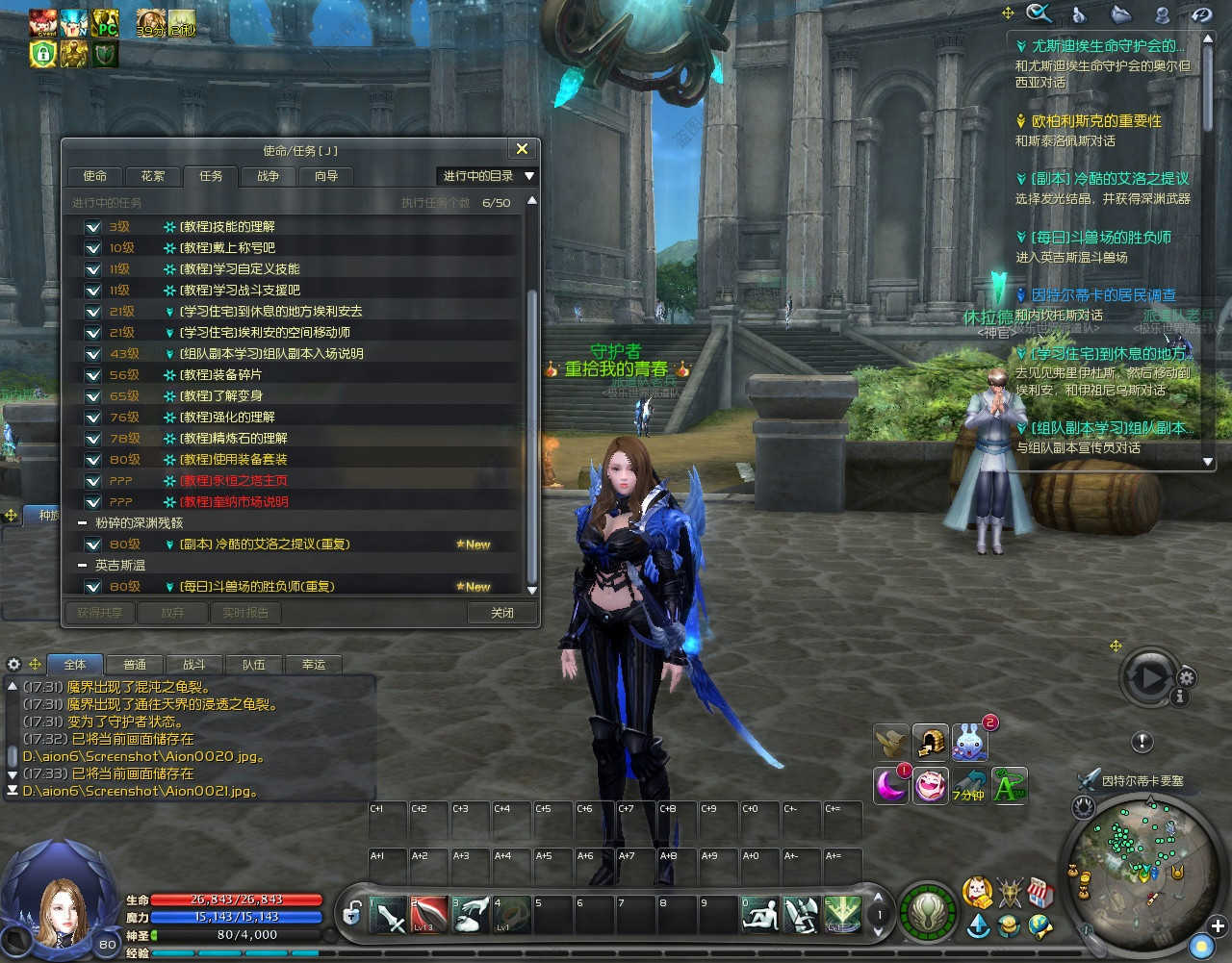Open the 进行中的目录 dropdown

tap(488, 176)
